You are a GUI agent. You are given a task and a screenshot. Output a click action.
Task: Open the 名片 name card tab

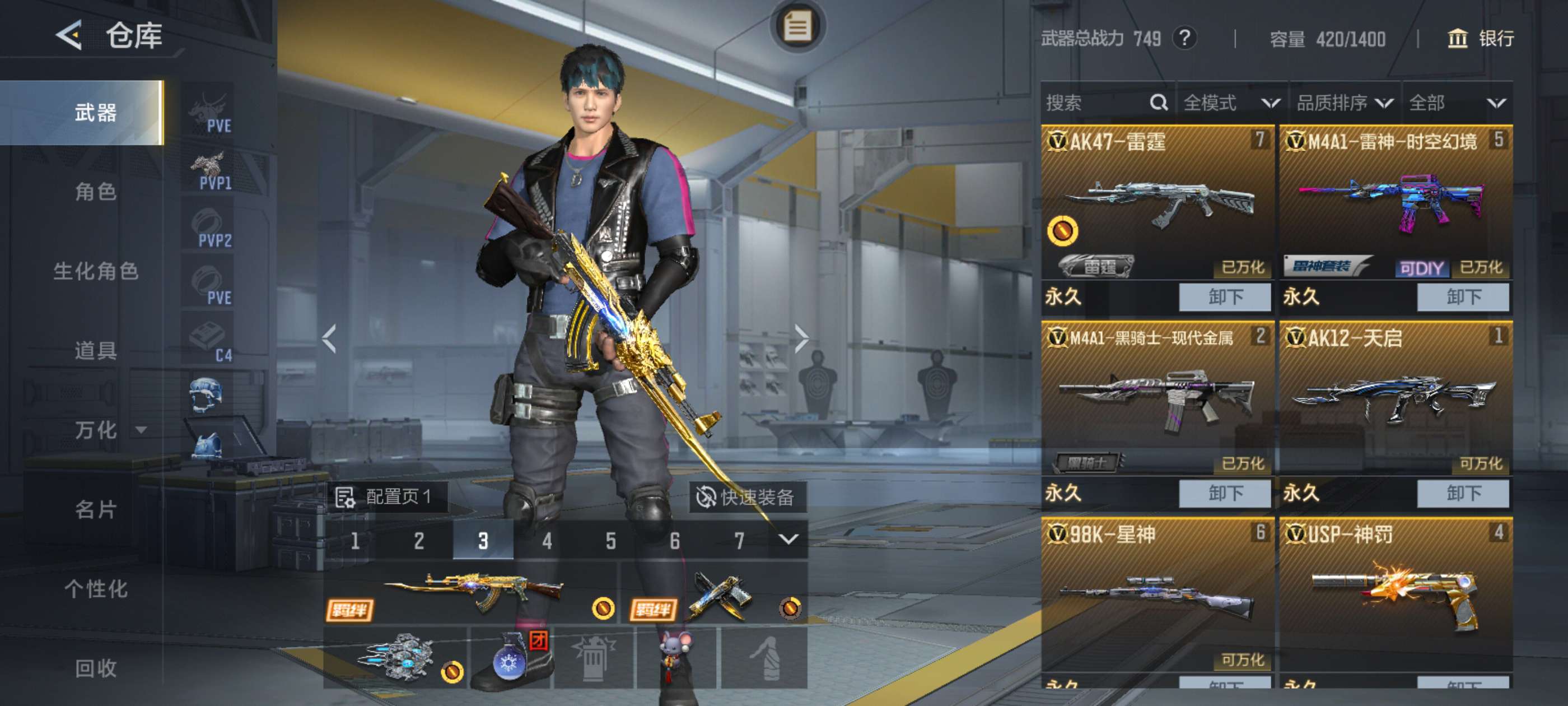(96, 509)
